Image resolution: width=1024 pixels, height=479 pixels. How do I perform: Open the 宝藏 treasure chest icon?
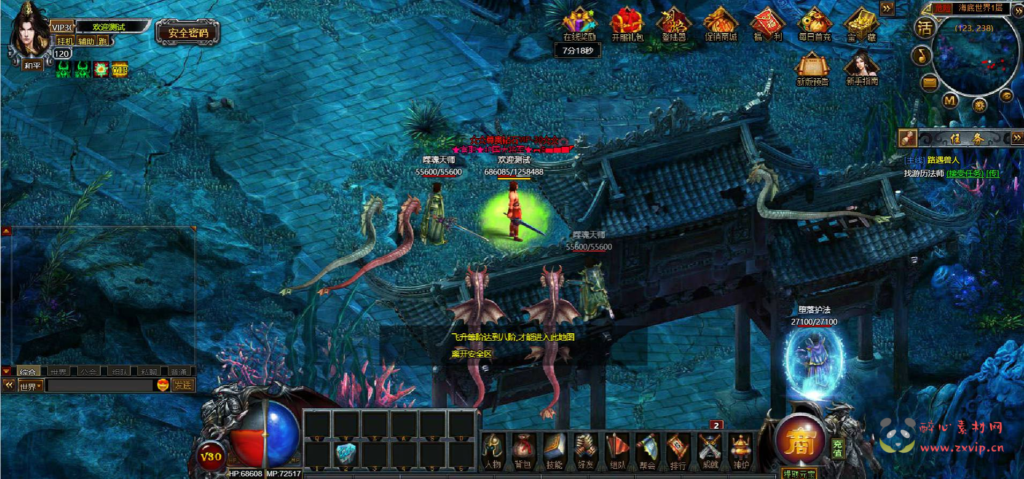[860, 24]
